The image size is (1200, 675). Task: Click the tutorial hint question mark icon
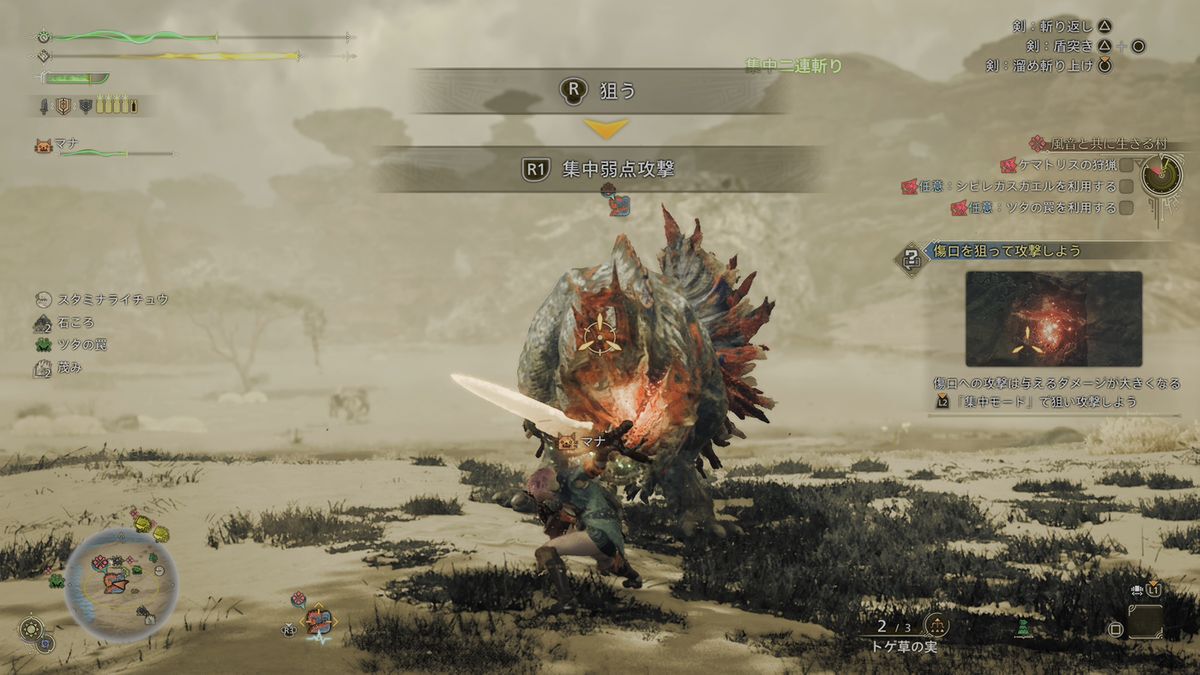click(x=912, y=258)
